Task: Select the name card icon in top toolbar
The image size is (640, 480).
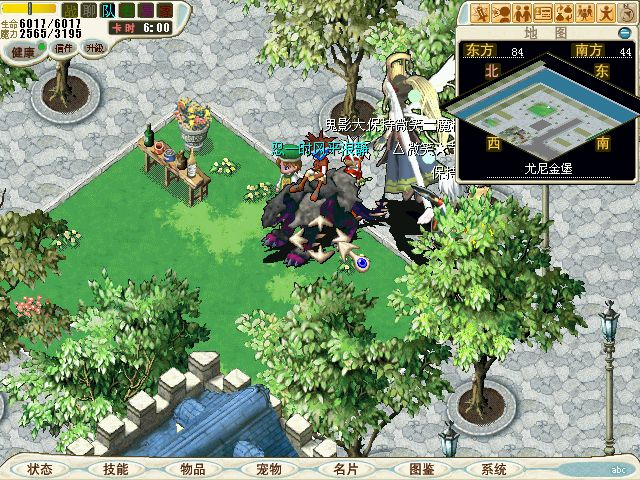Action: click(543, 13)
